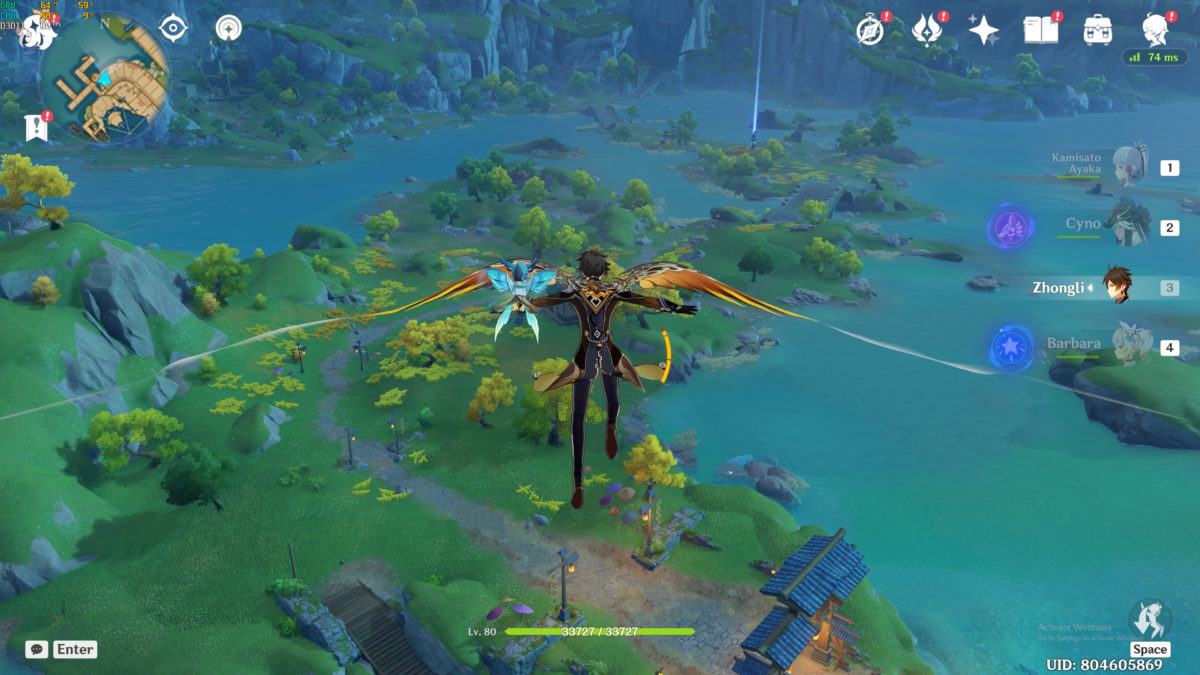Activate Cyno's elemental burst icon
The width and height of the screenshot is (1200, 675).
pyautogui.click(x=1010, y=227)
